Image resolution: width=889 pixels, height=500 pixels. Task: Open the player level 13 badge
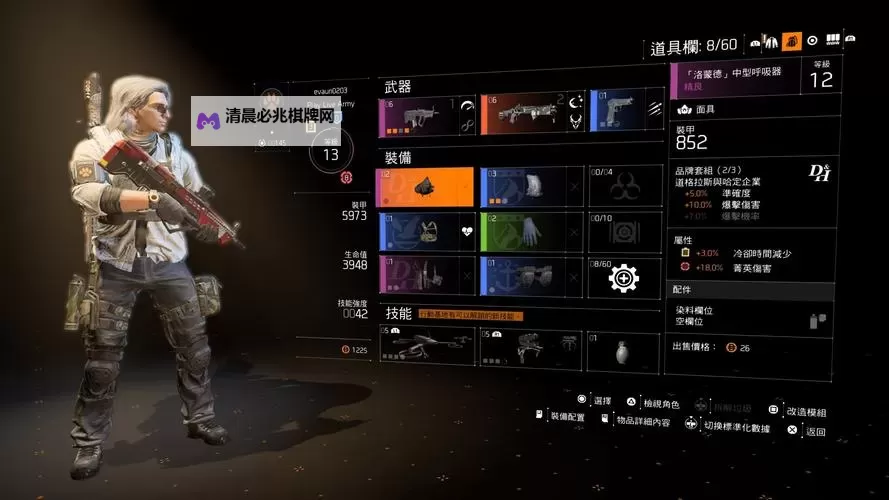330,153
